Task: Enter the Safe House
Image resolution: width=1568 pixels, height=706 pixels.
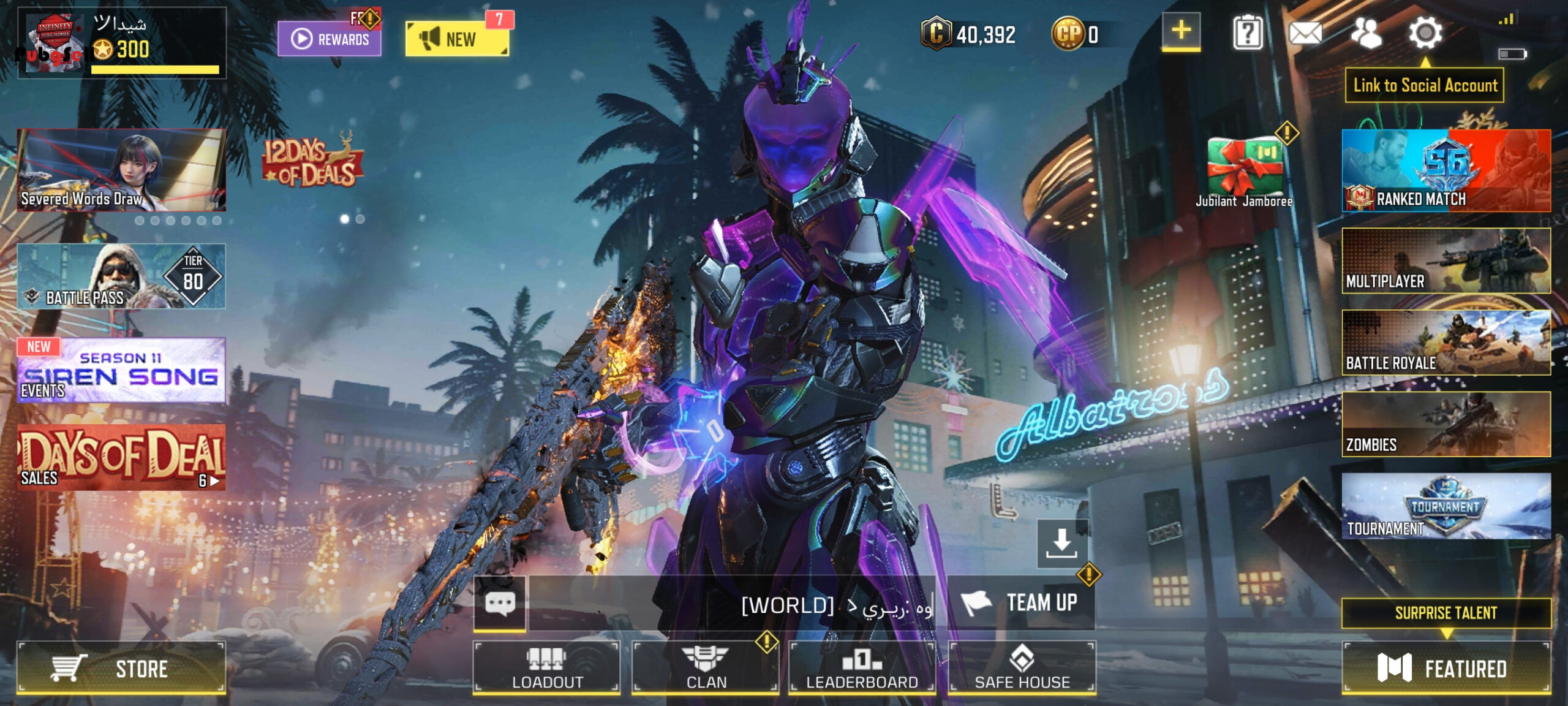Action: coord(1022,667)
